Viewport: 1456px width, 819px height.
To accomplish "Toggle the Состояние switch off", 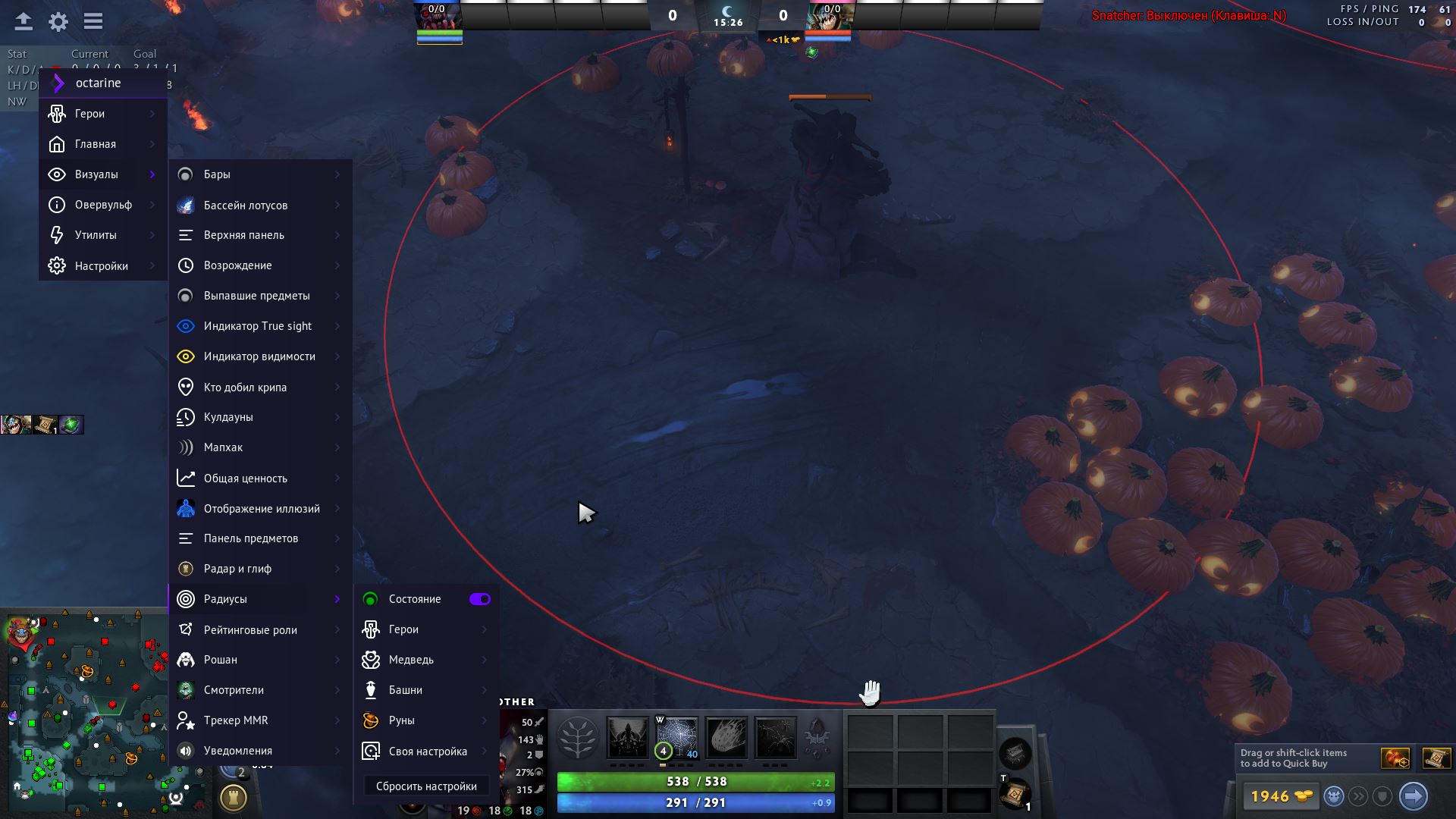I will [x=480, y=599].
